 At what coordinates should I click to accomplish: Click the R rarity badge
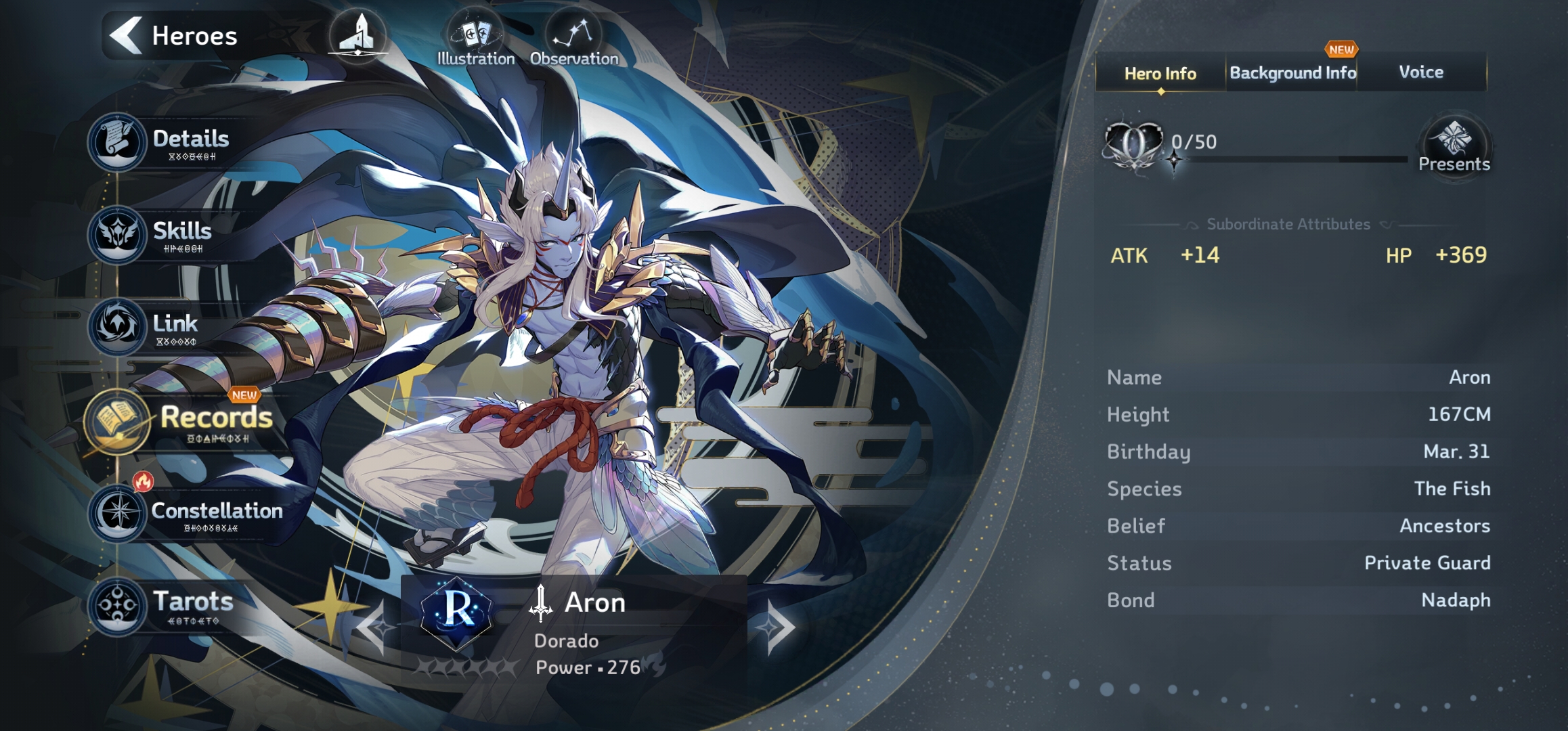[458, 611]
